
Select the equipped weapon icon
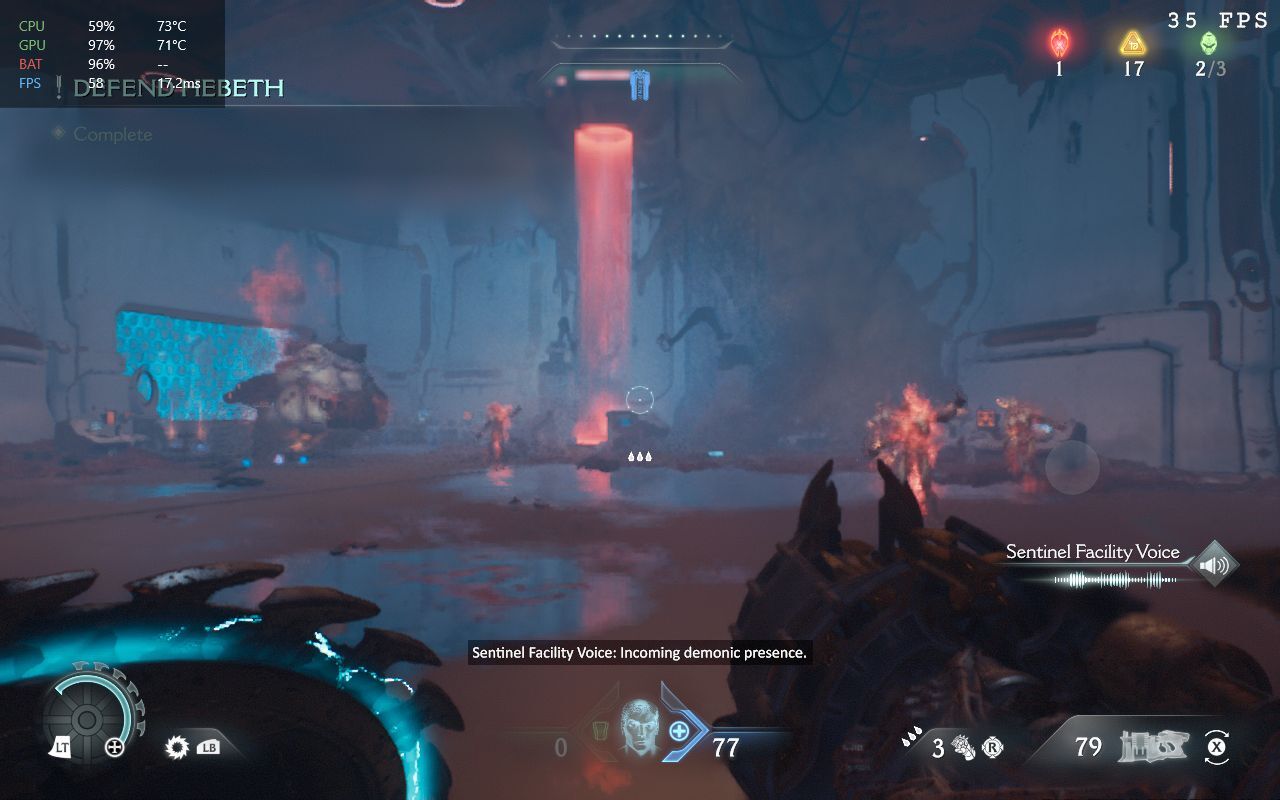1152,747
